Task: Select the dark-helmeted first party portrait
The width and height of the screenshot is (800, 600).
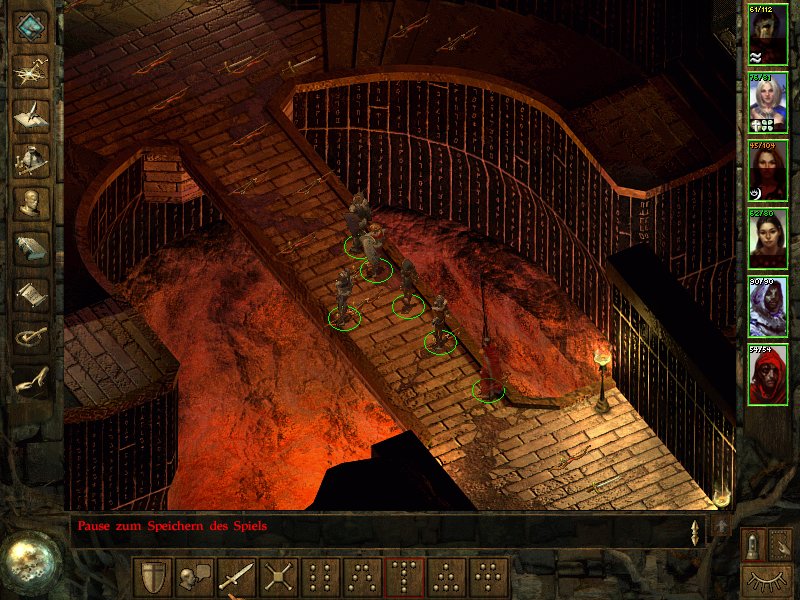Action: tap(768, 34)
